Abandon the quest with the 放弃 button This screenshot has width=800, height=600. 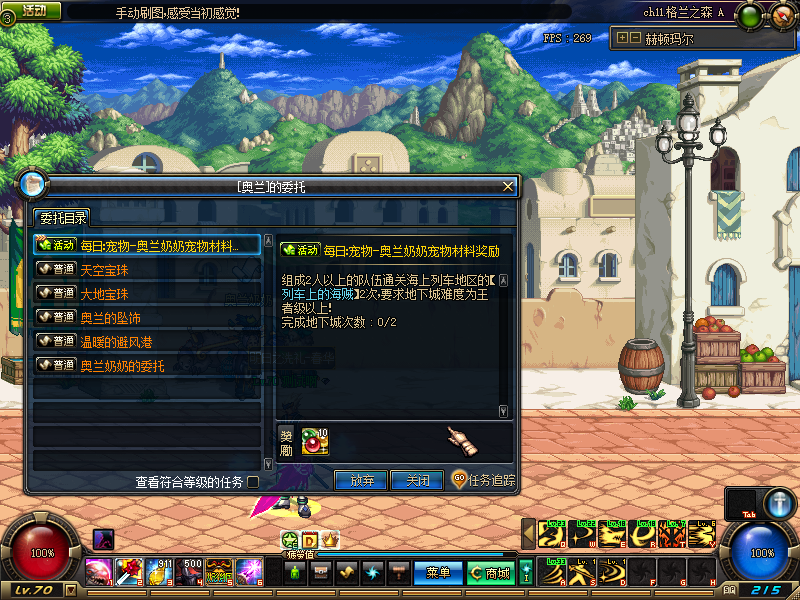pyautogui.click(x=361, y=481)
